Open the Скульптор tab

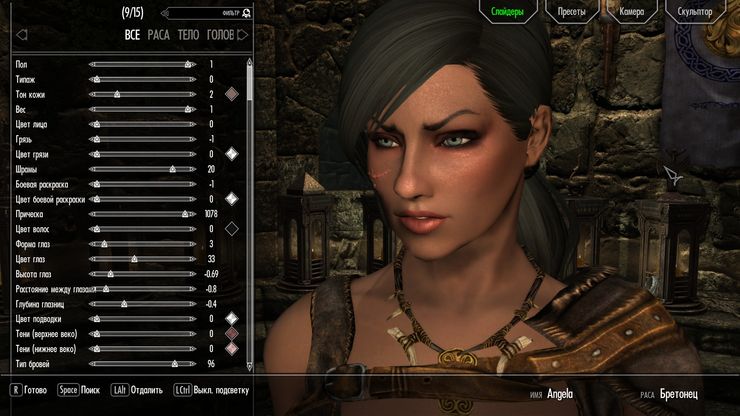tap(694, 12)
